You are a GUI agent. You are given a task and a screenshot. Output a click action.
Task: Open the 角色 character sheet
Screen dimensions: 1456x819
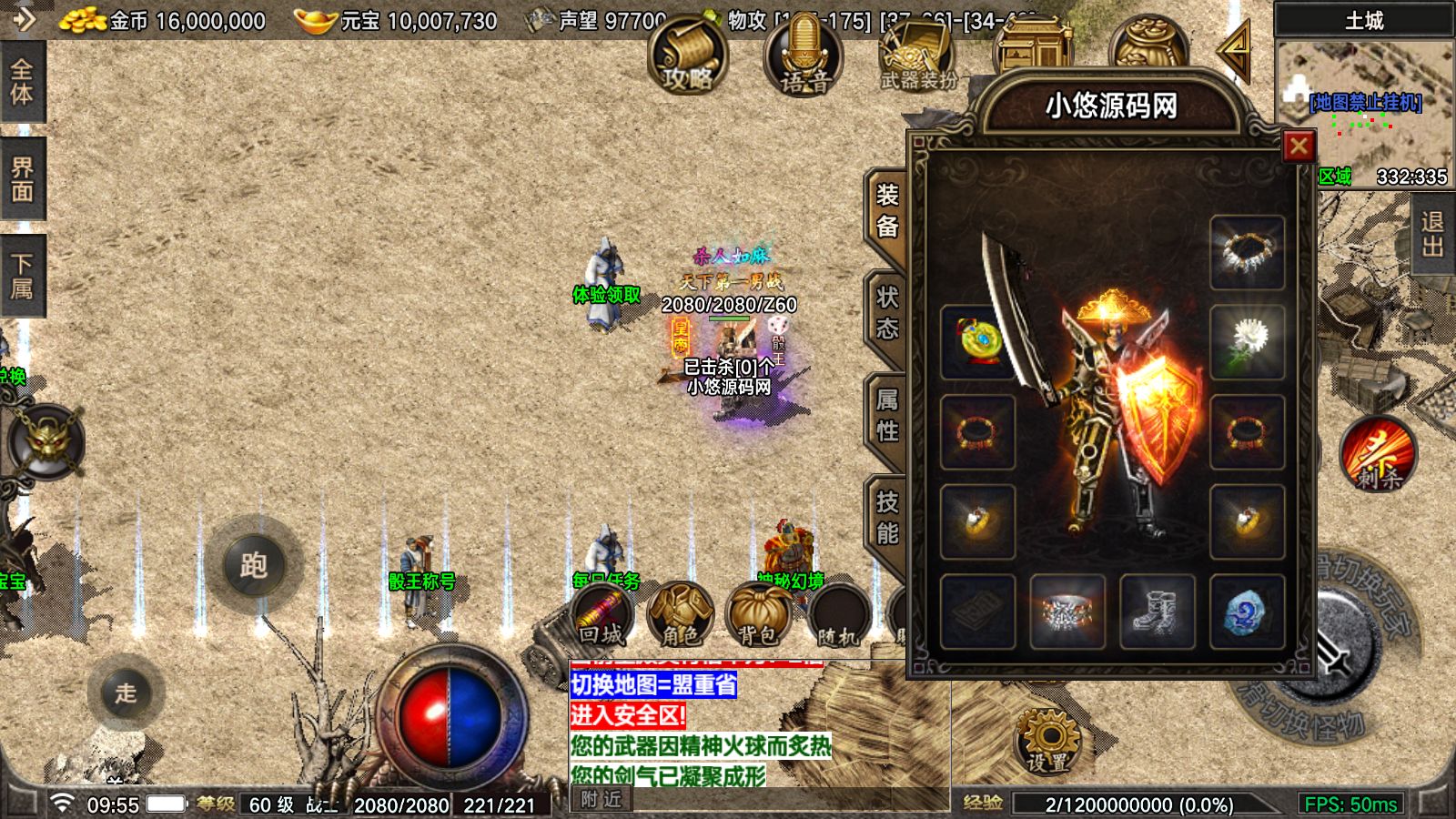(x=680, y=614)
